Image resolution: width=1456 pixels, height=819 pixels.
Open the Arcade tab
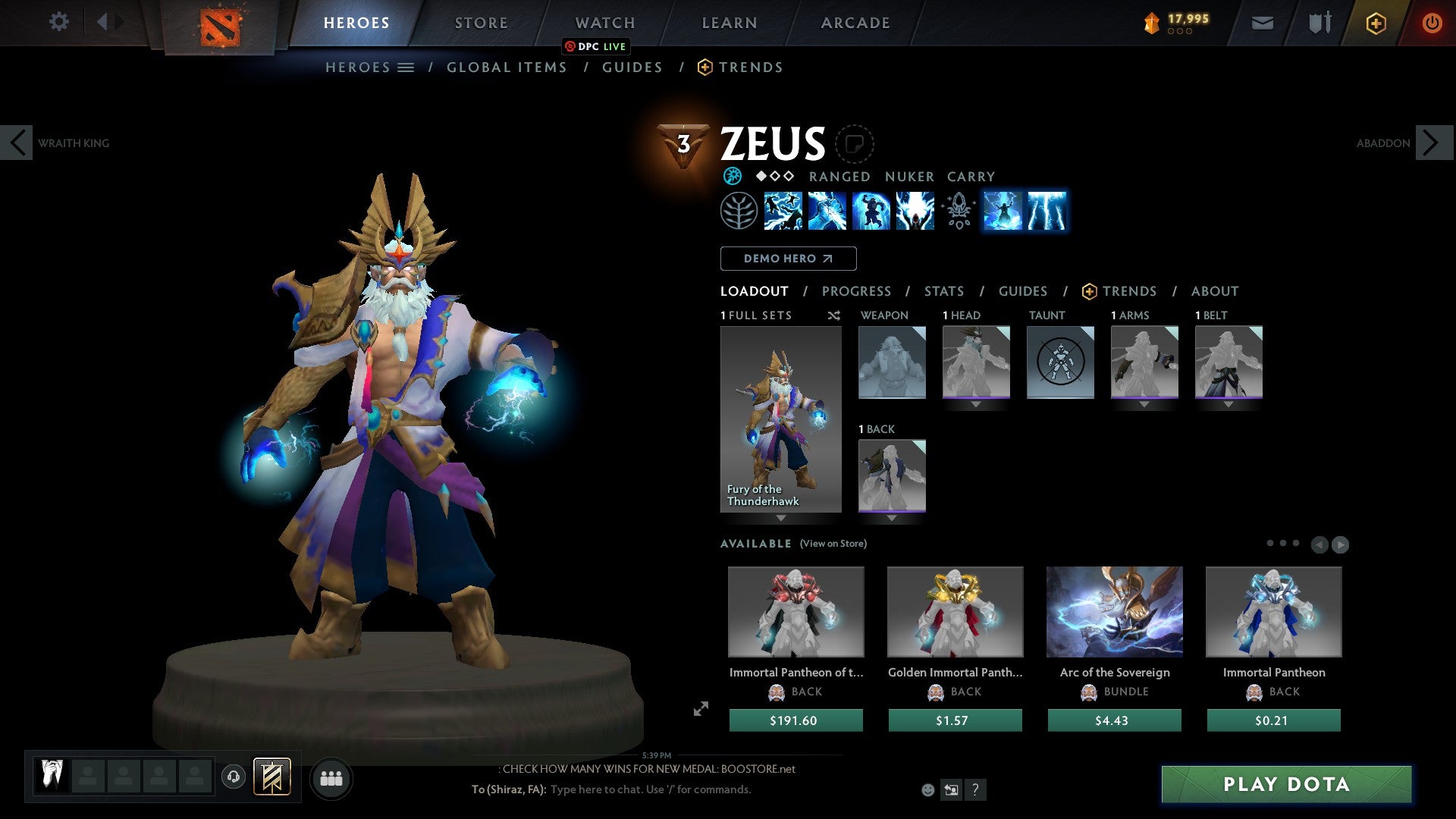click(855, 23)
